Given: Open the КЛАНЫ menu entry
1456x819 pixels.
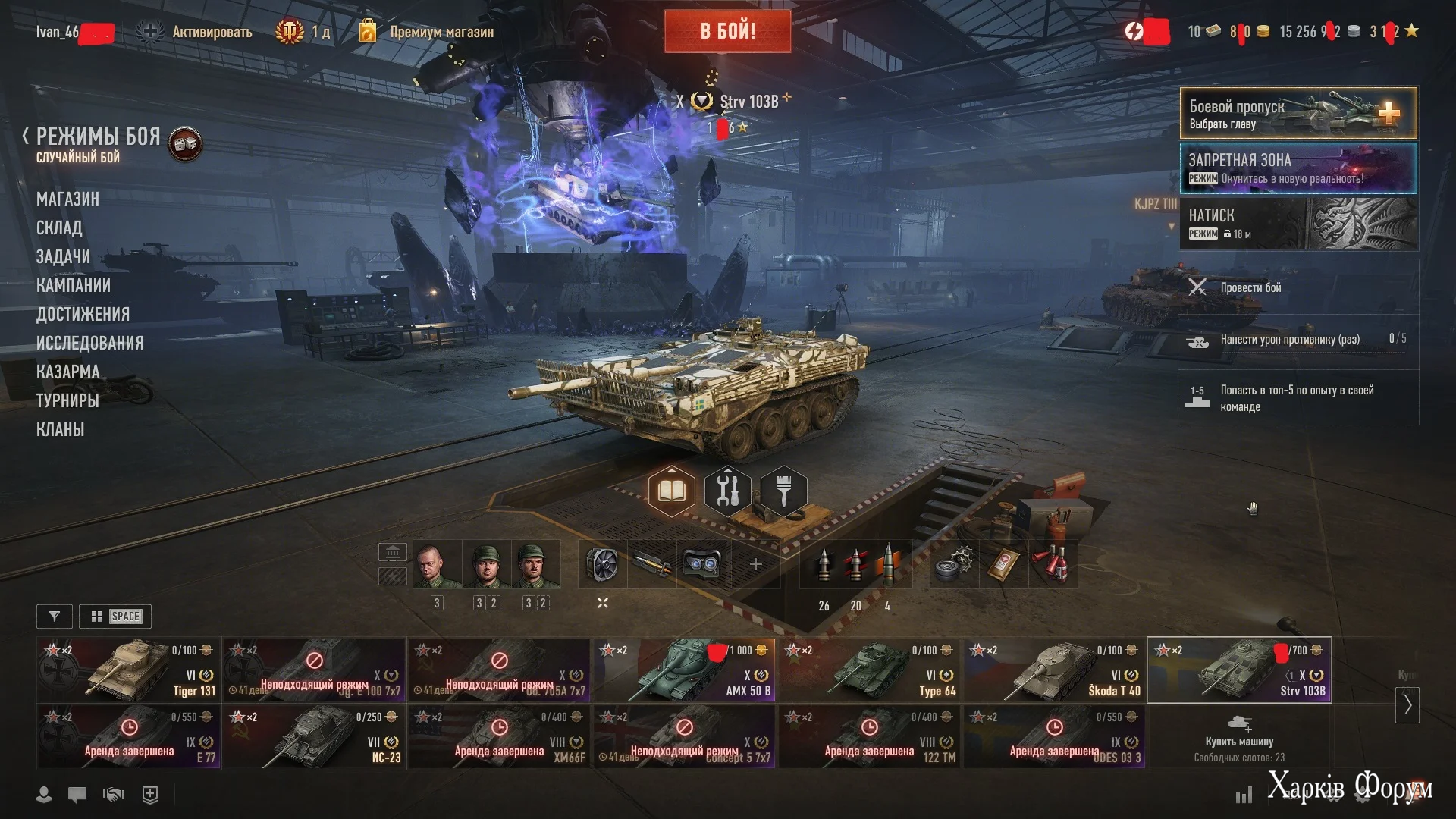Looking at the screenshot, I should (x=60, y=429).
